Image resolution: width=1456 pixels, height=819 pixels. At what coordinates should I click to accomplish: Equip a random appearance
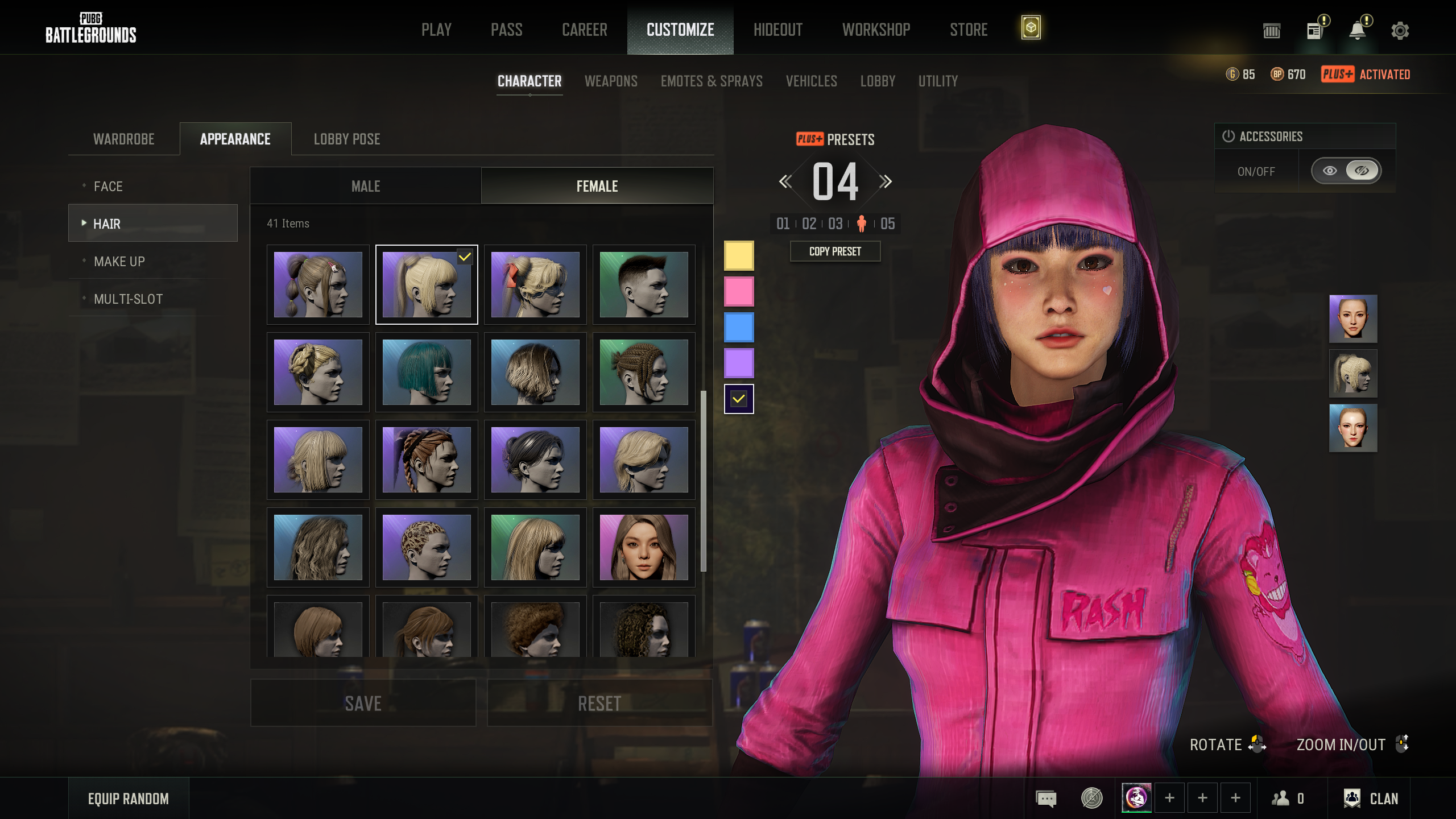click(x=129, y=799)
